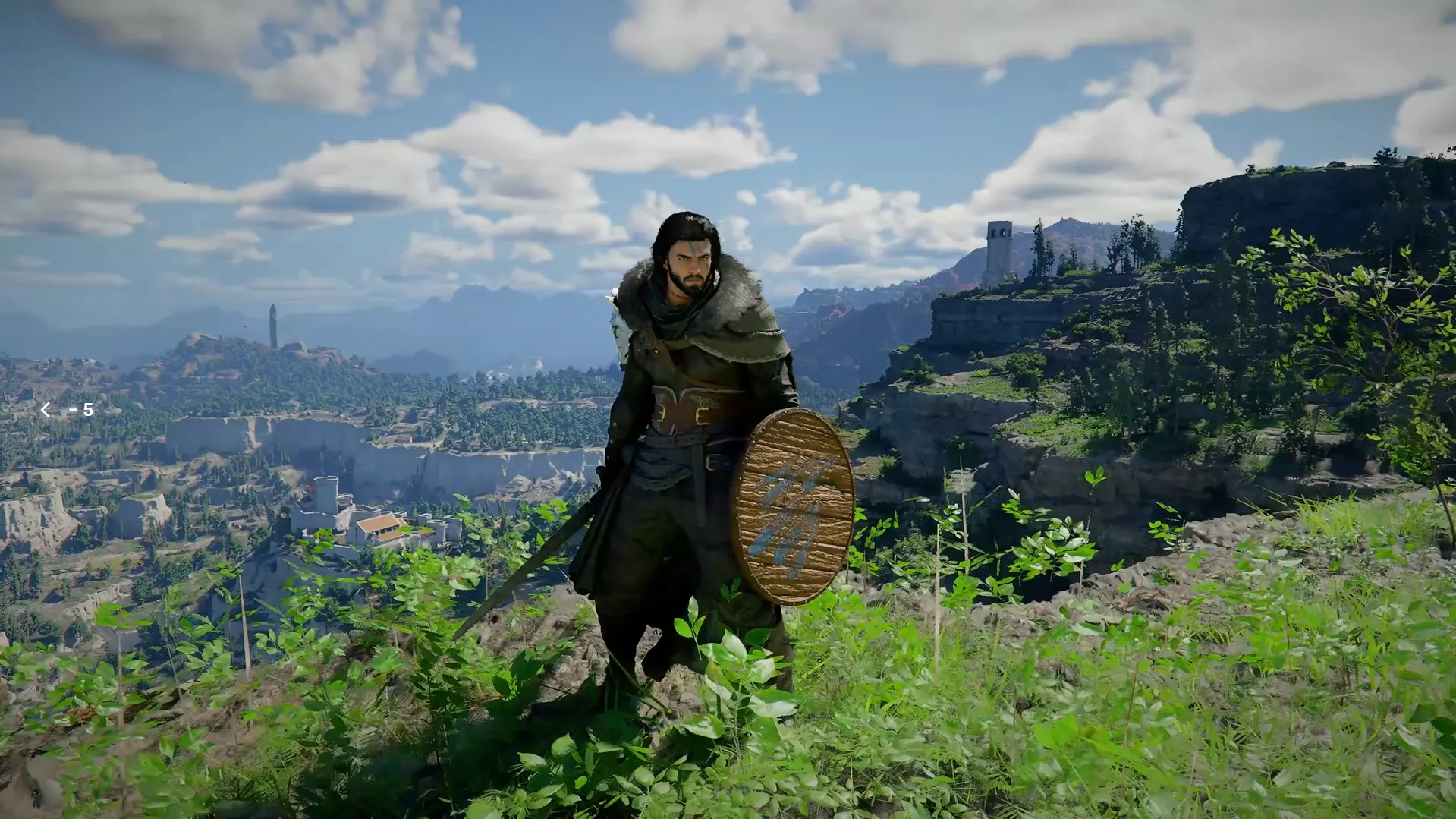Click the rewind 5 seconds arrow indicator
The height and width of the screenshot is (819, 1456).
pos(46,410)
